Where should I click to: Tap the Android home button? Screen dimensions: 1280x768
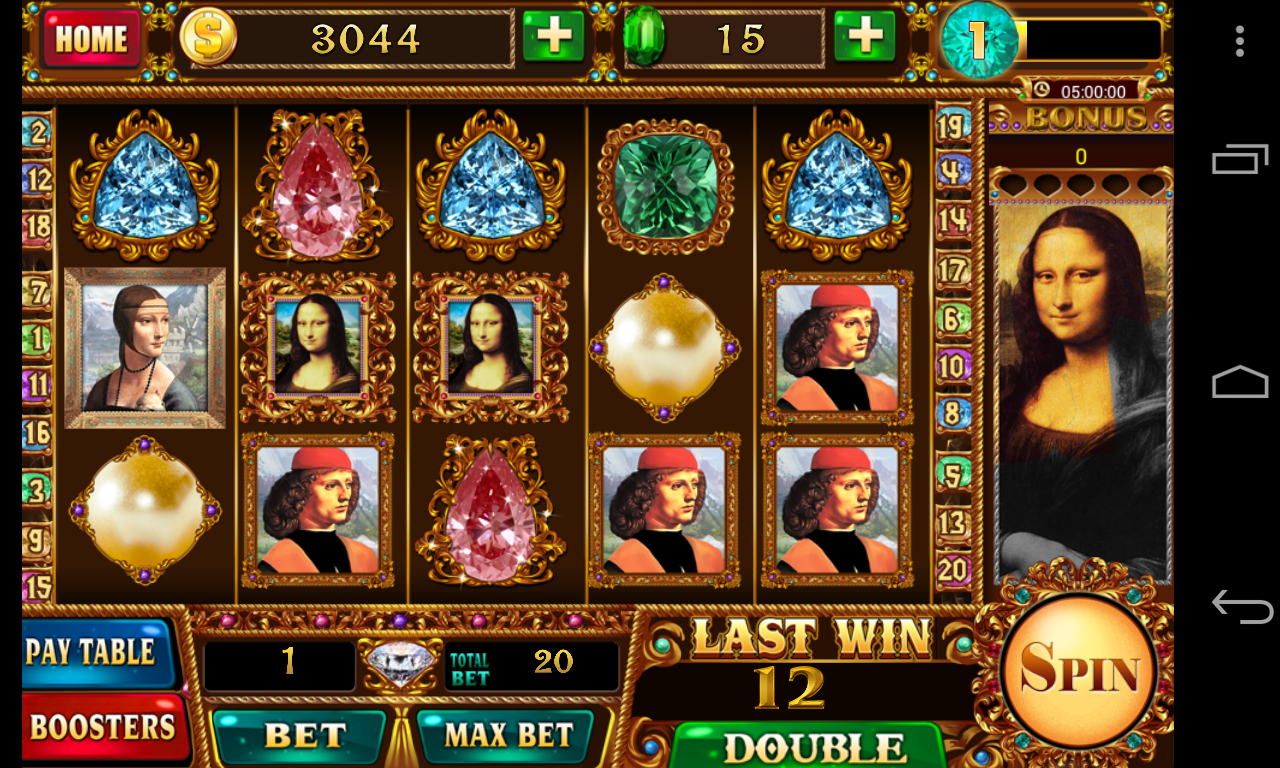click(x=1240, y=383)
